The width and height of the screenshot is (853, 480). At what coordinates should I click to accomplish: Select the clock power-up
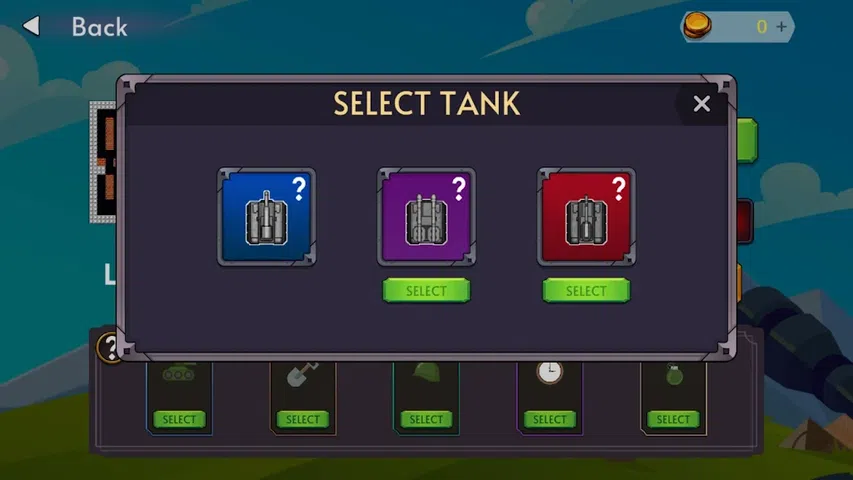coord(549,419)
